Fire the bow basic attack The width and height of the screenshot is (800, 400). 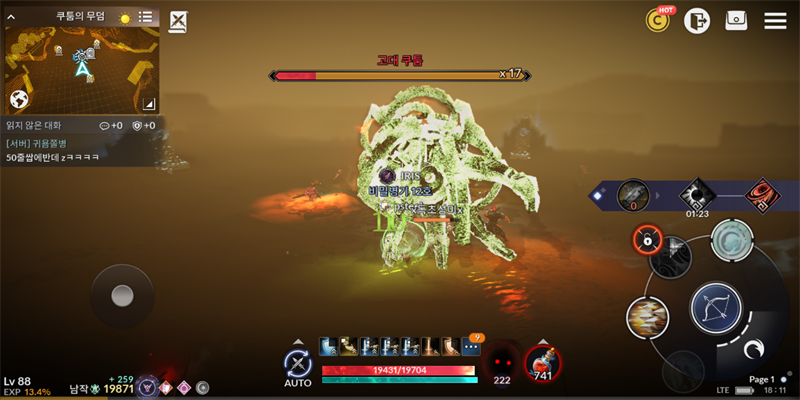point(716,309)
